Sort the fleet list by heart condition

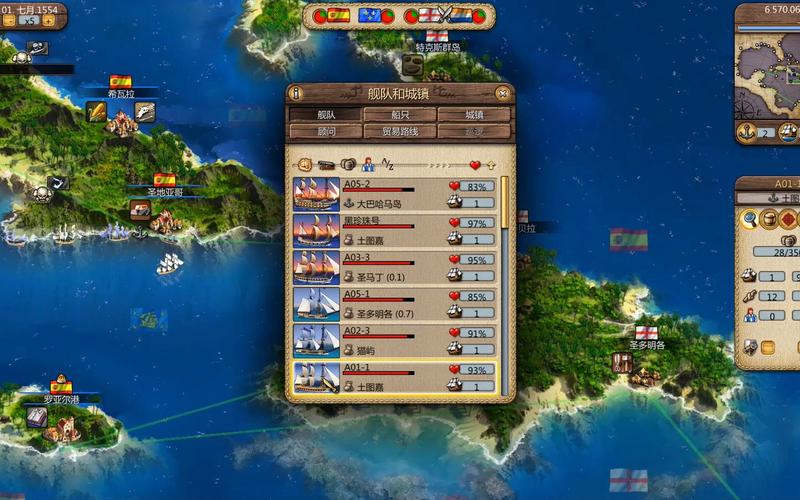coord(475,164)
